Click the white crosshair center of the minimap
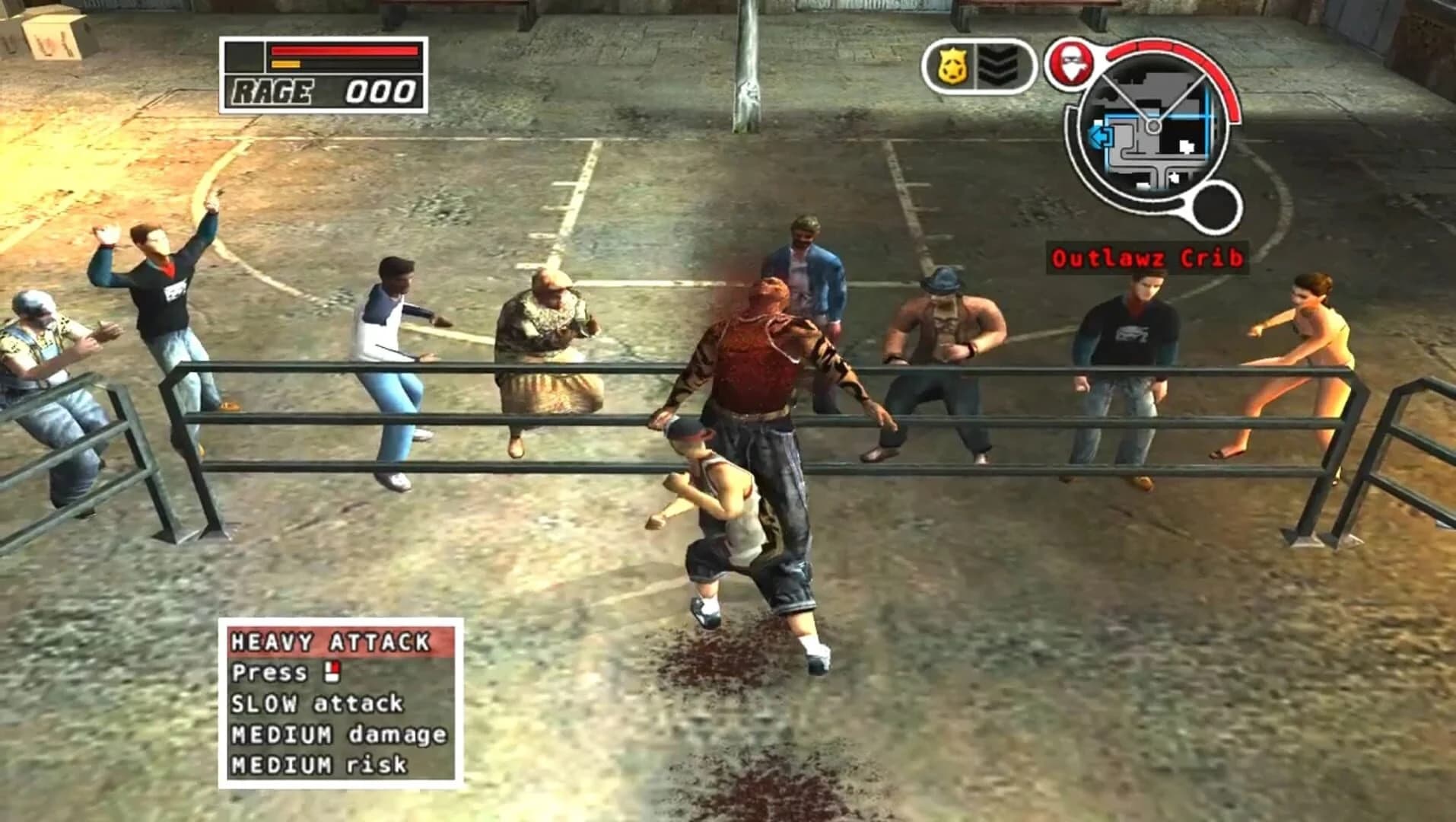The height and width of the screenshot is (822, 1456). [1154, 125]
